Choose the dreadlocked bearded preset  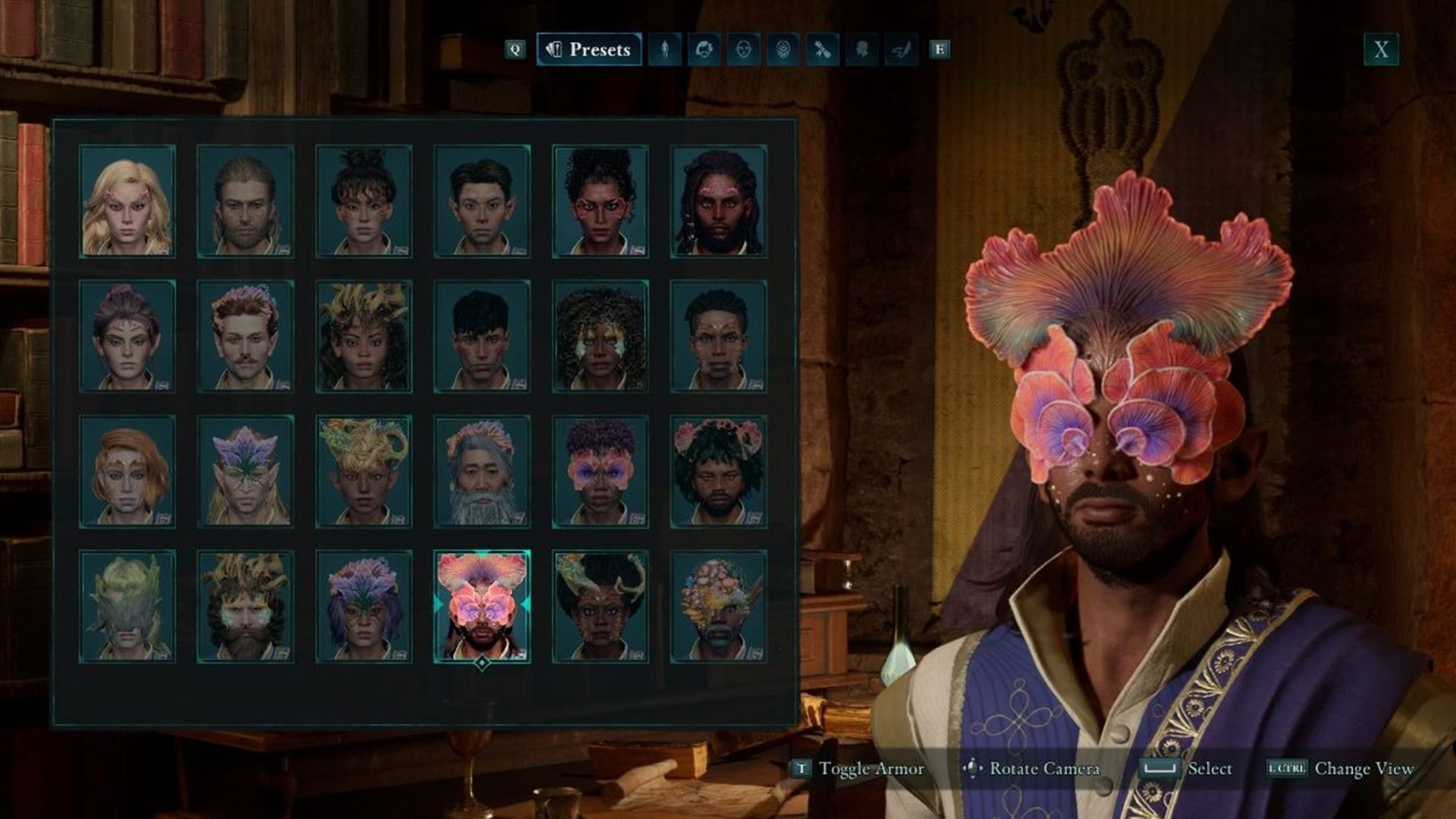pyautogui.click(x=718, y=201)
